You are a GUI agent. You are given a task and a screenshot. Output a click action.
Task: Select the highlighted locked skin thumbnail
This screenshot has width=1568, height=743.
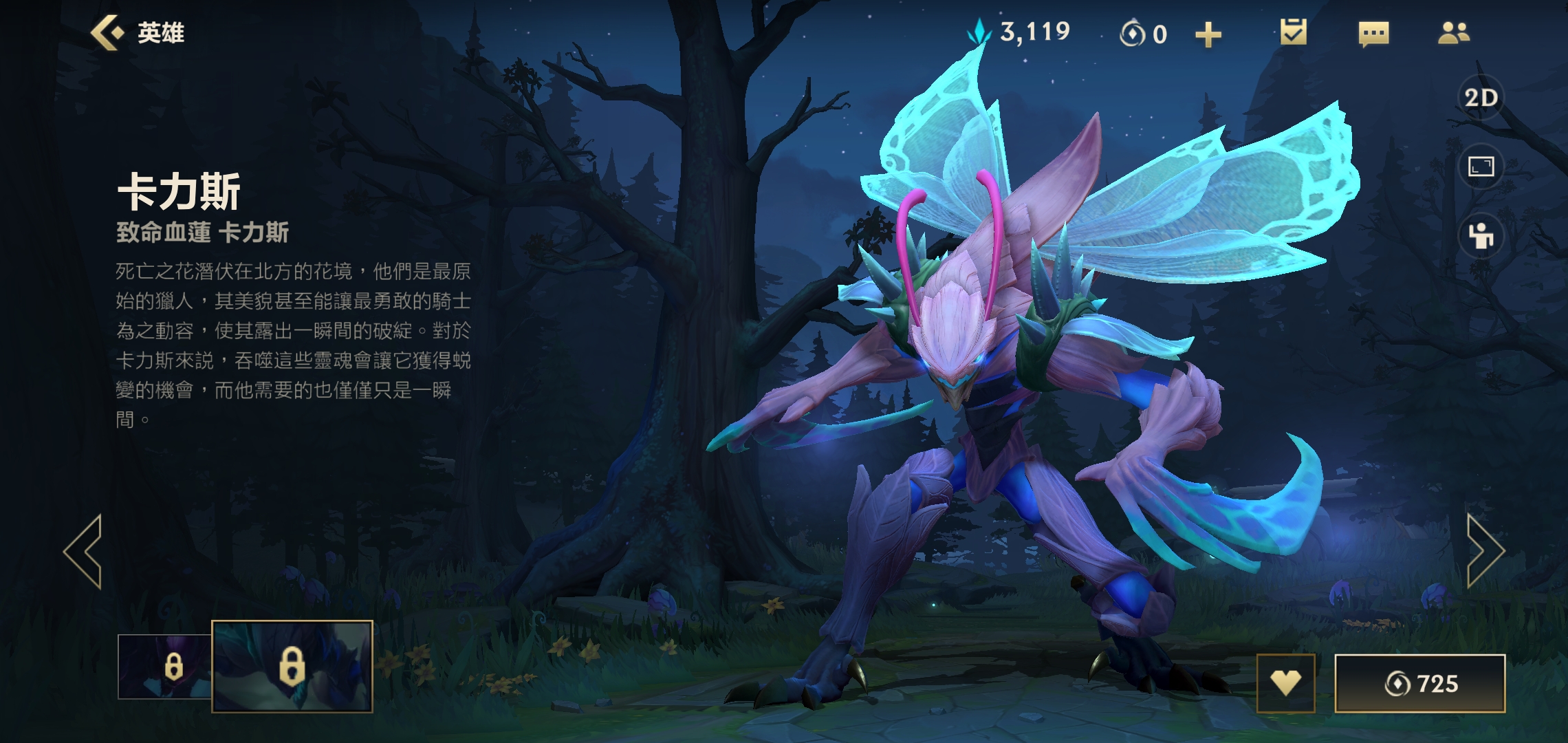click(x=292, y=666)
